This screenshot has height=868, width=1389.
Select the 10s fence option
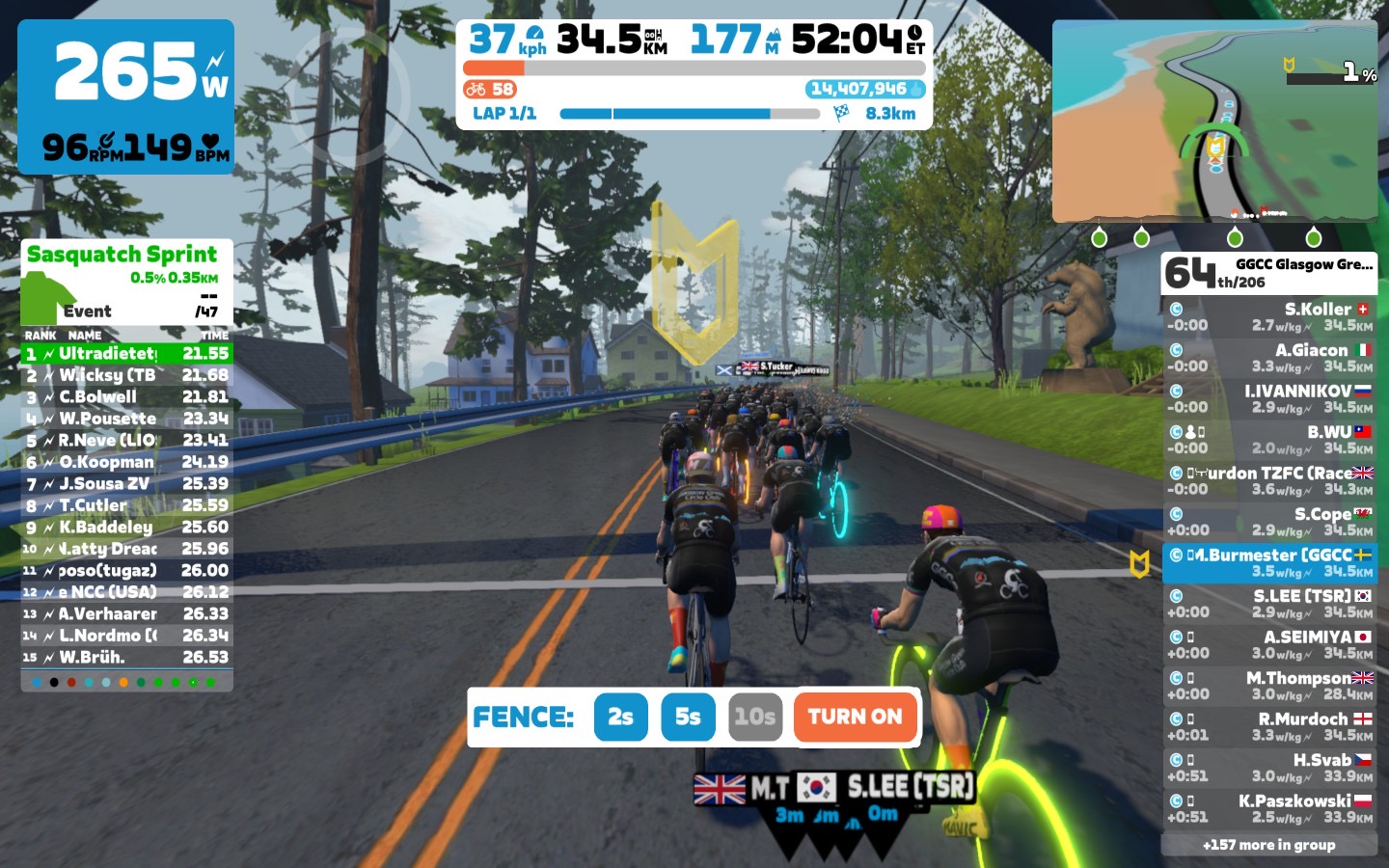tap(754, 717)
